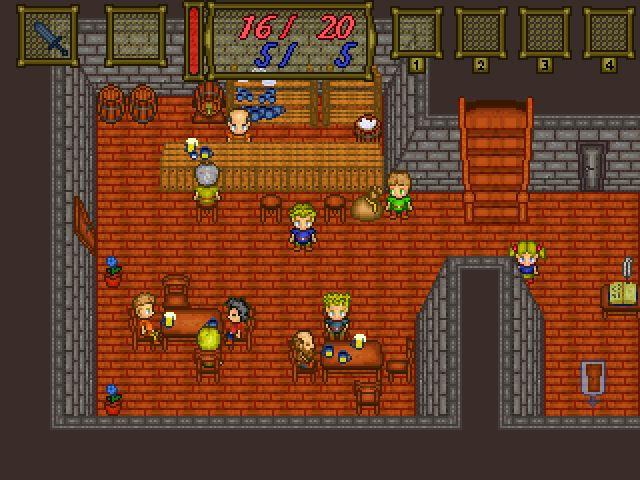
Task: Click the empty slot beside the sword
Action: point(136,36)
